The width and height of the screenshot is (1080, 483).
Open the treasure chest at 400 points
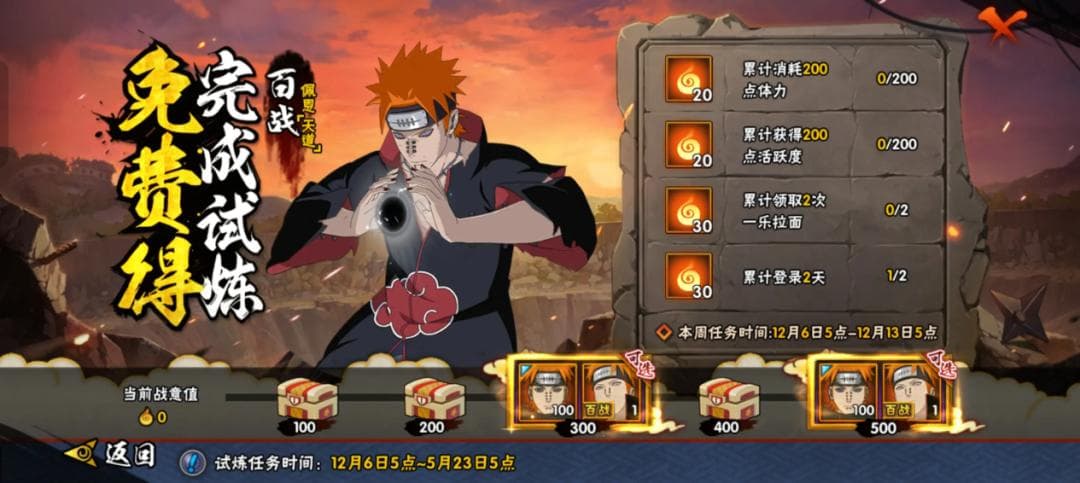point(726,400)
